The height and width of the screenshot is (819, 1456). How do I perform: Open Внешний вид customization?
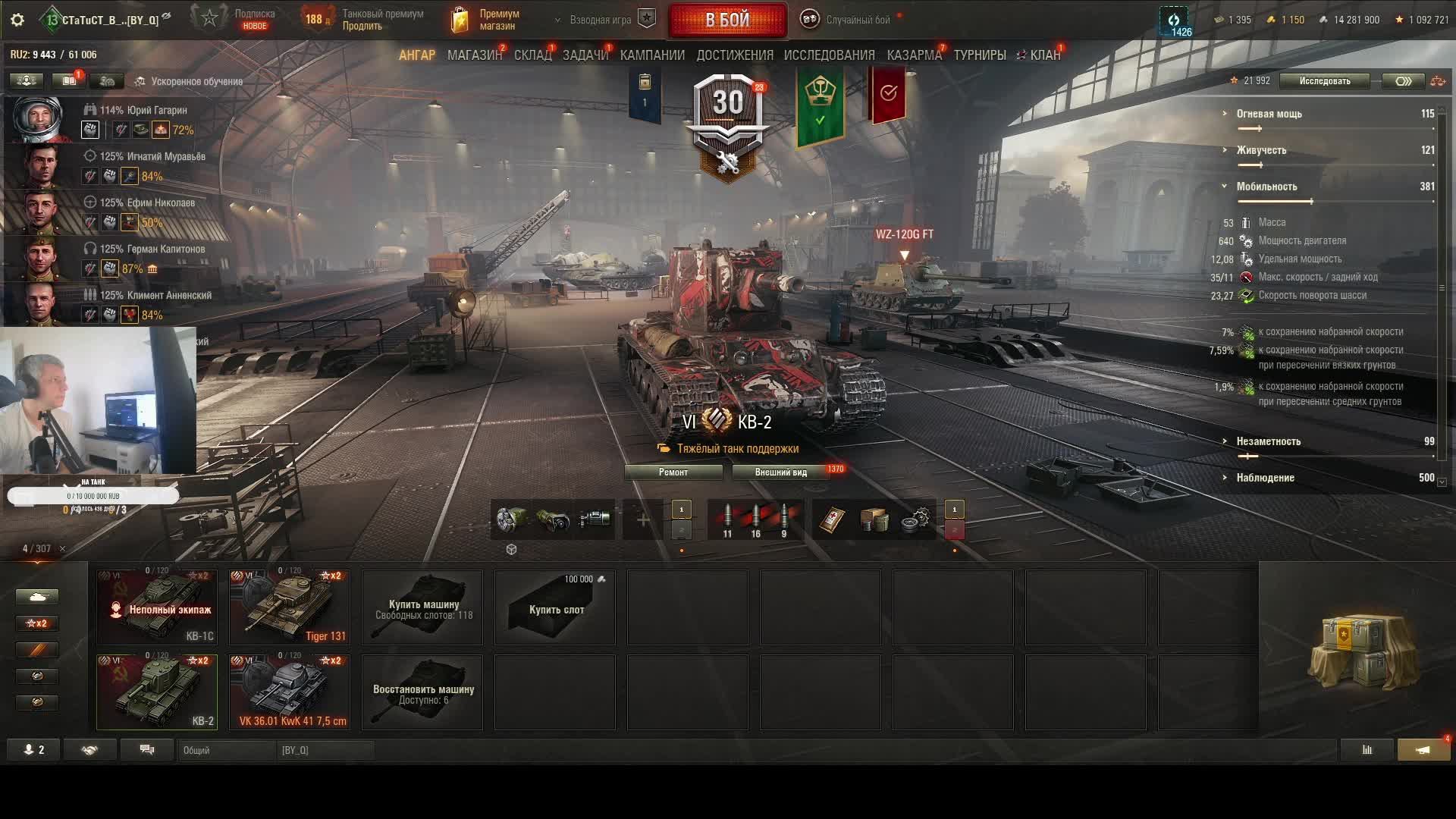(781, 472)
